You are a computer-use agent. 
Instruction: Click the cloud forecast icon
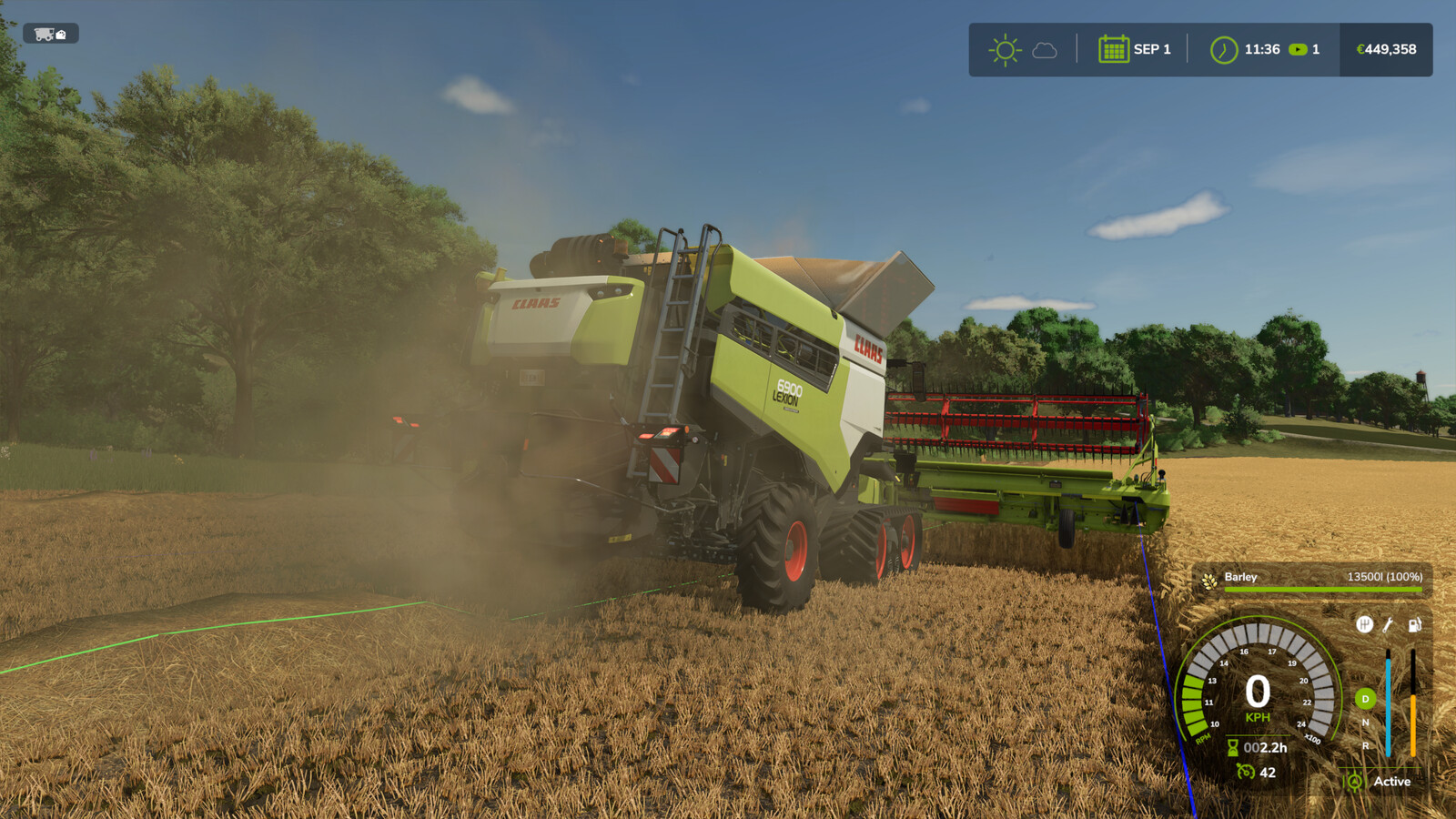(1043, 52)
